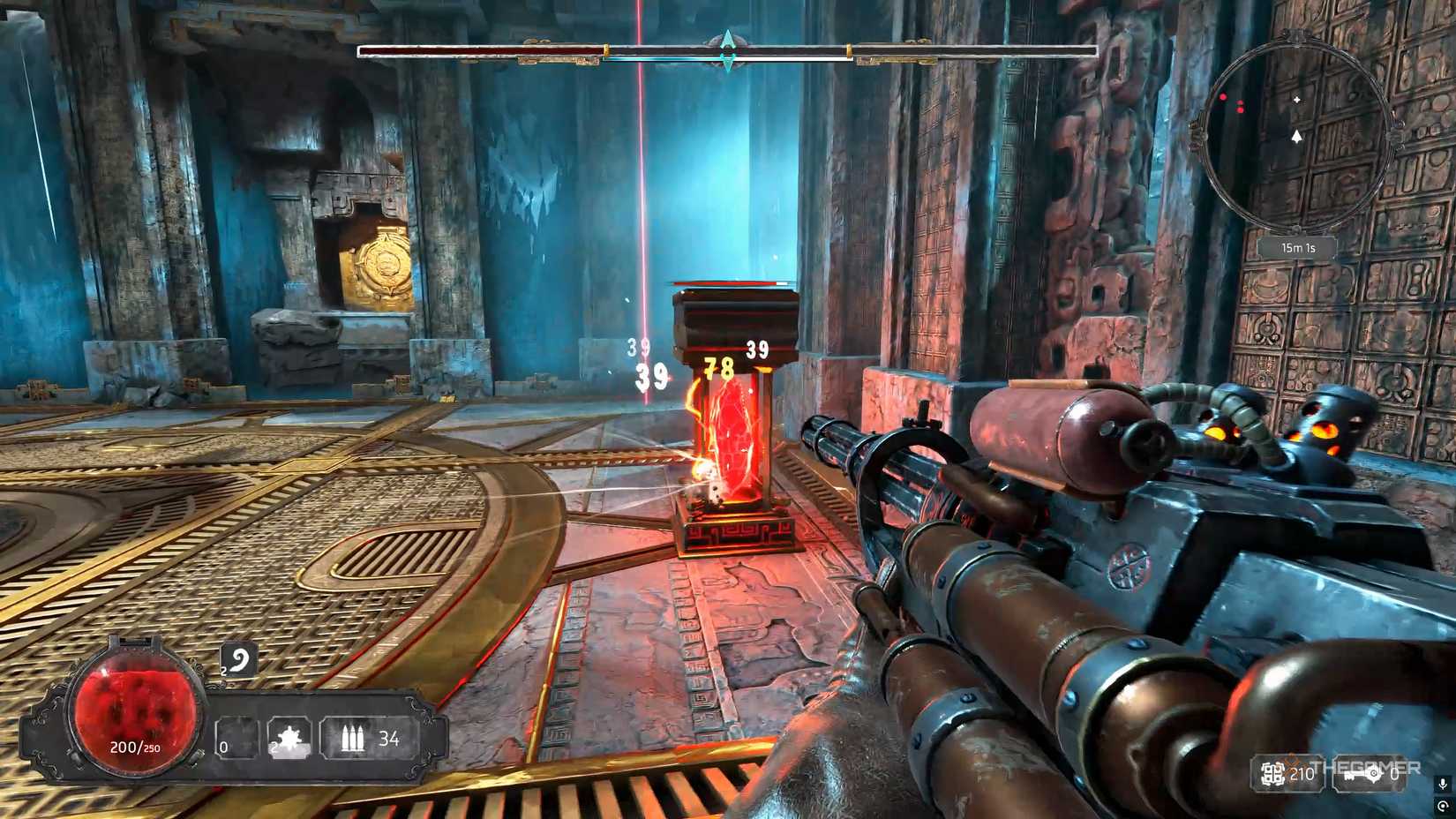Image resolution: width=1456 pixels, height=819 pixels.
Task: Select the empty ability slot showing 0
Action: point(236,740)
